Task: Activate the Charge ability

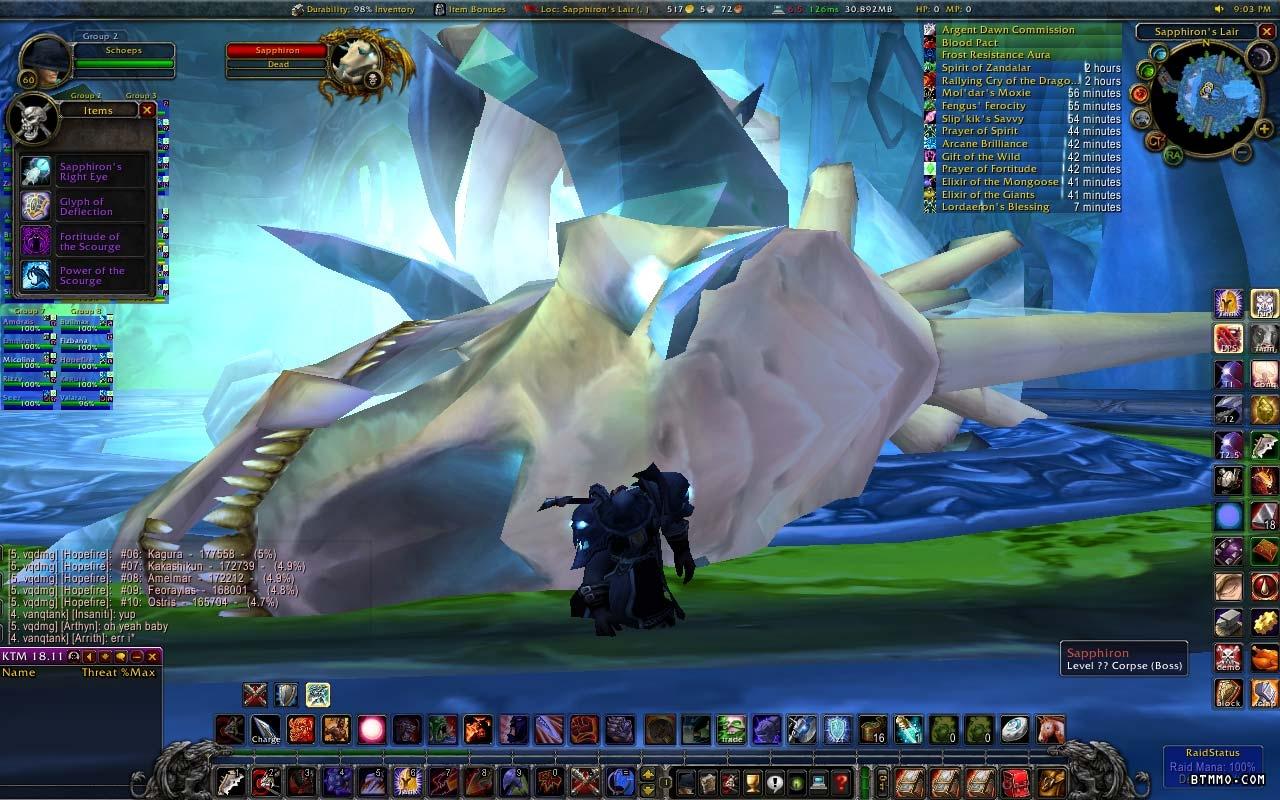Action: click(266, 730)
